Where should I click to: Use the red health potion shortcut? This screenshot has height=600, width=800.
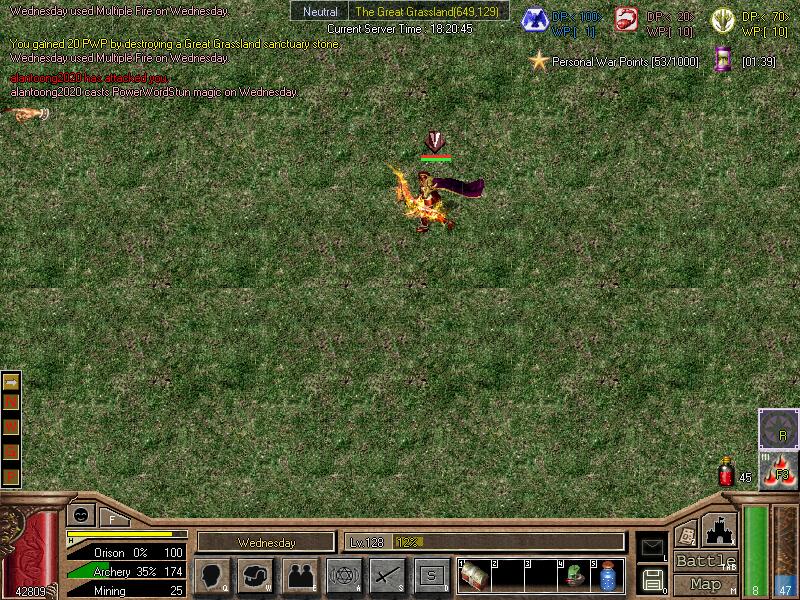[727, 472]
